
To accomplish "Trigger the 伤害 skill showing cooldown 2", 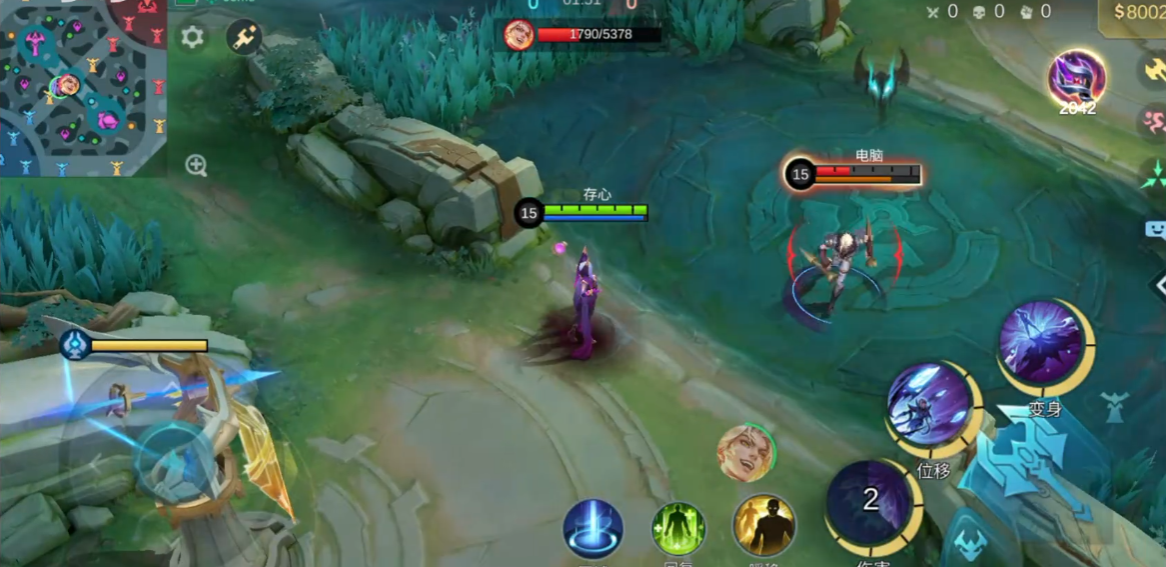I will (869, 504).
